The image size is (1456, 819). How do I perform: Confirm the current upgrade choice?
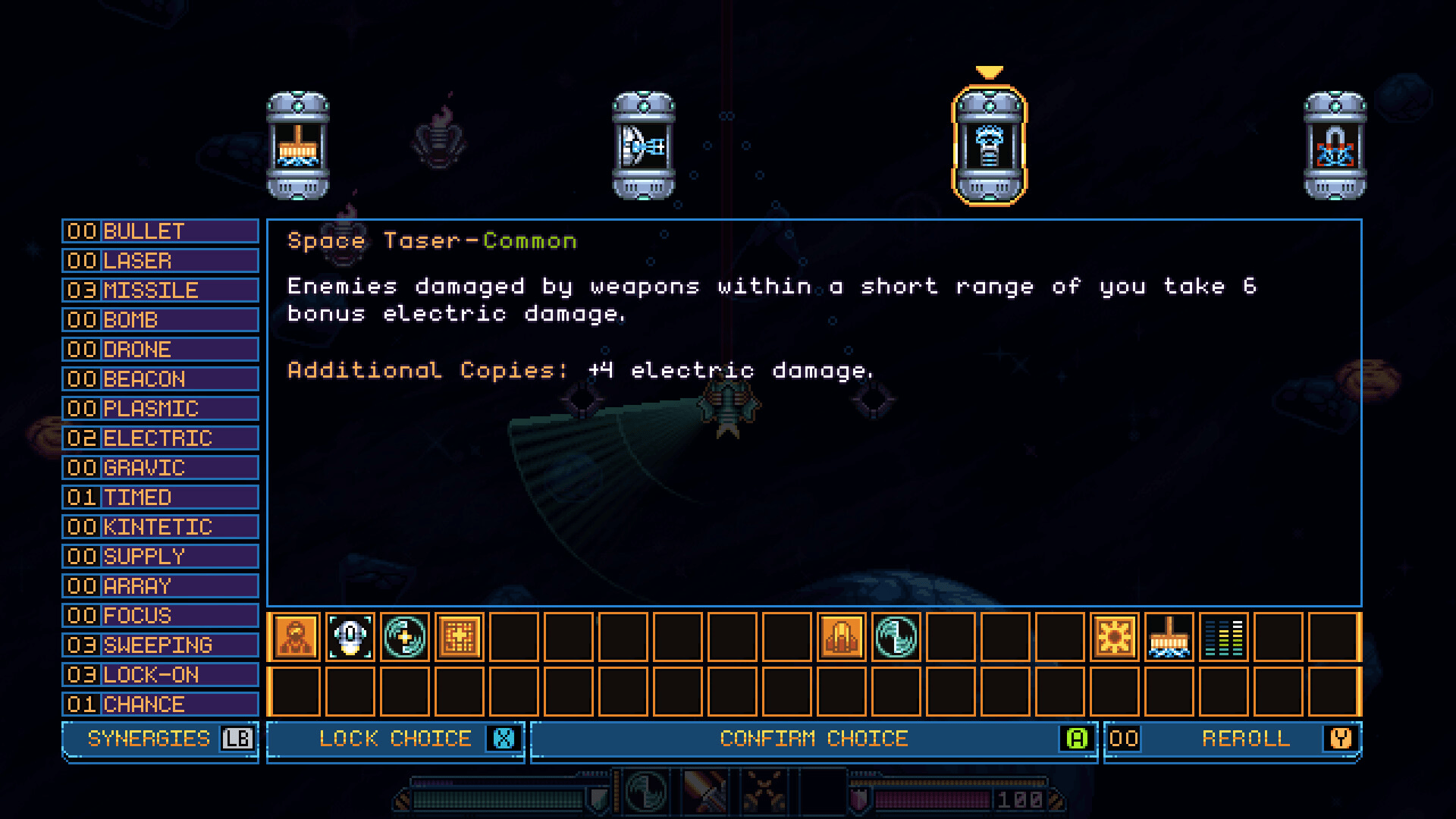pos(814,739)
